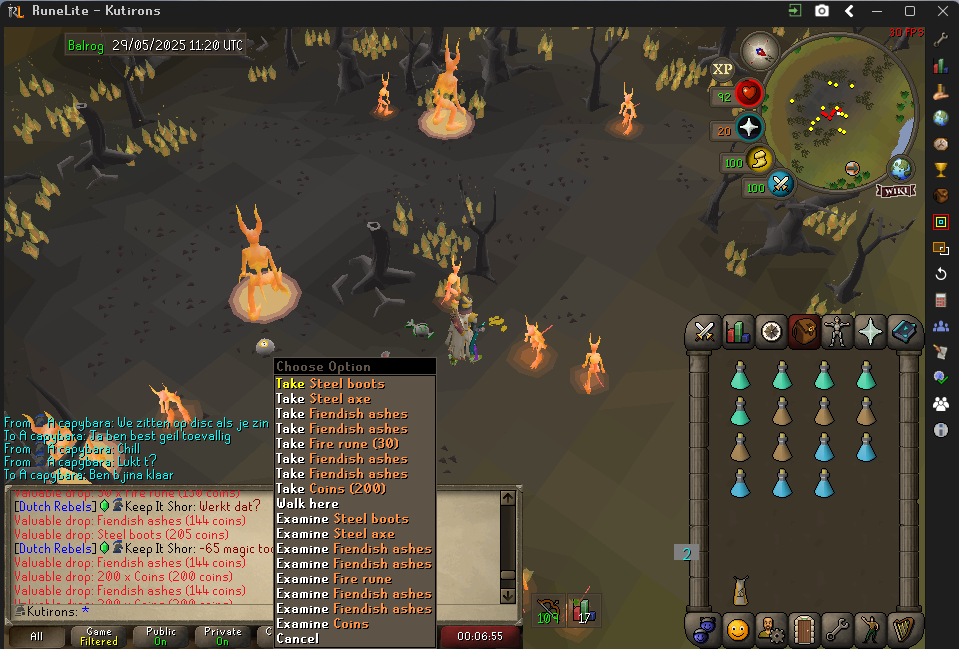
Task: Take the Fire rune (30) stack
Action: pos(337,443)
